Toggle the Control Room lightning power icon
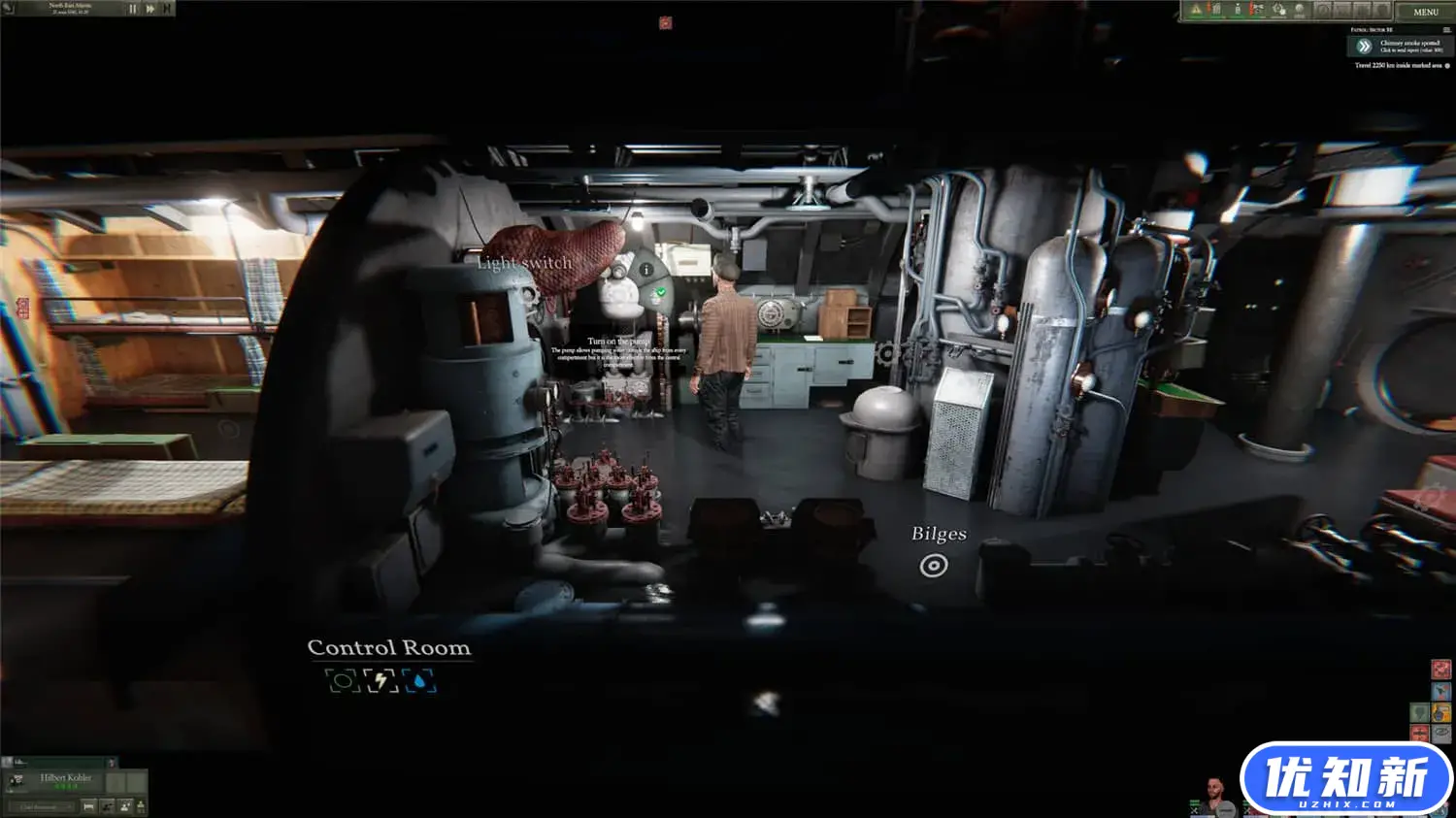 click(381, 681)
